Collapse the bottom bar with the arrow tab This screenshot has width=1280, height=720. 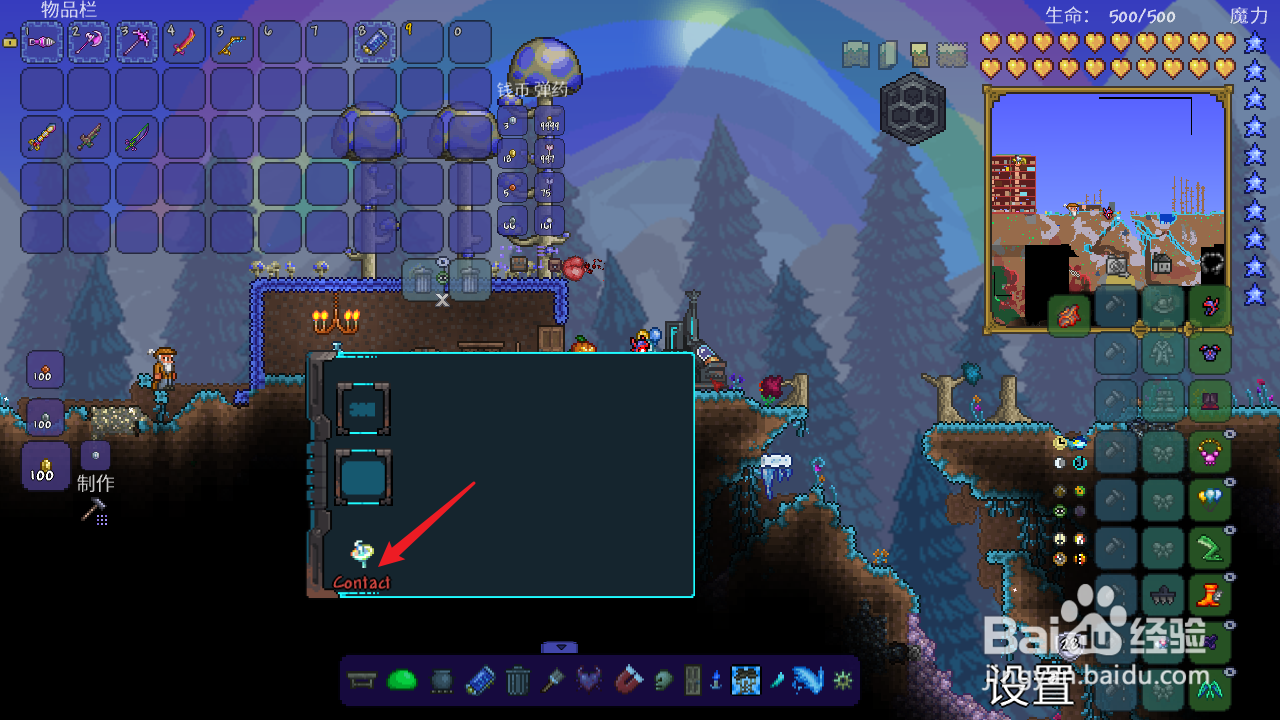click(x=560, y=647)
